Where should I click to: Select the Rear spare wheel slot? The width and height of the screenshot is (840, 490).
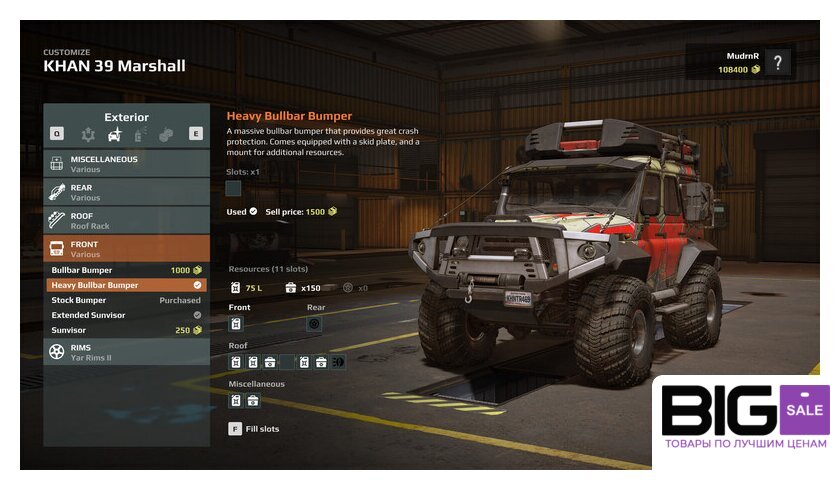314,324
